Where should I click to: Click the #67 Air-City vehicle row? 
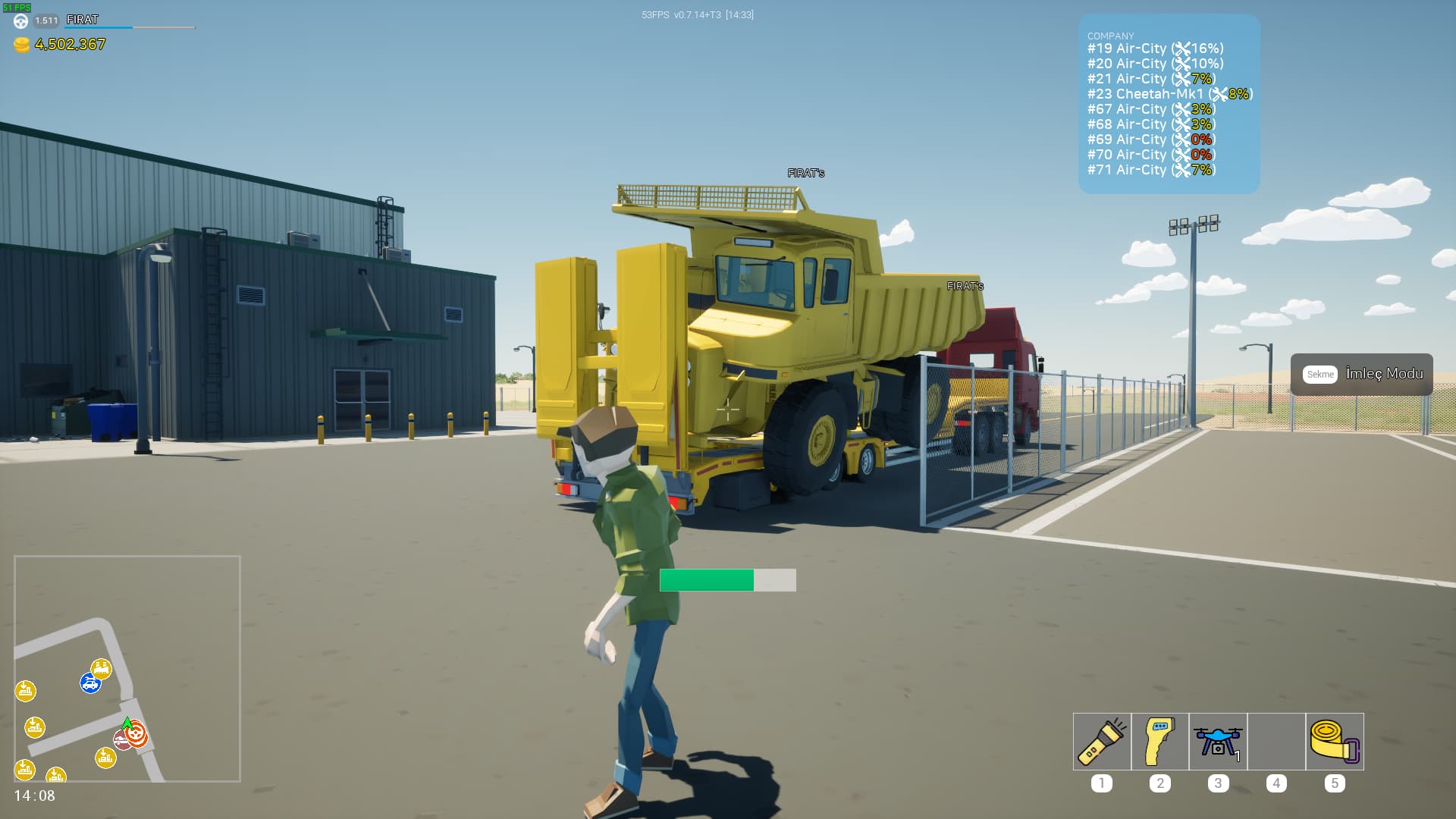1150,109
